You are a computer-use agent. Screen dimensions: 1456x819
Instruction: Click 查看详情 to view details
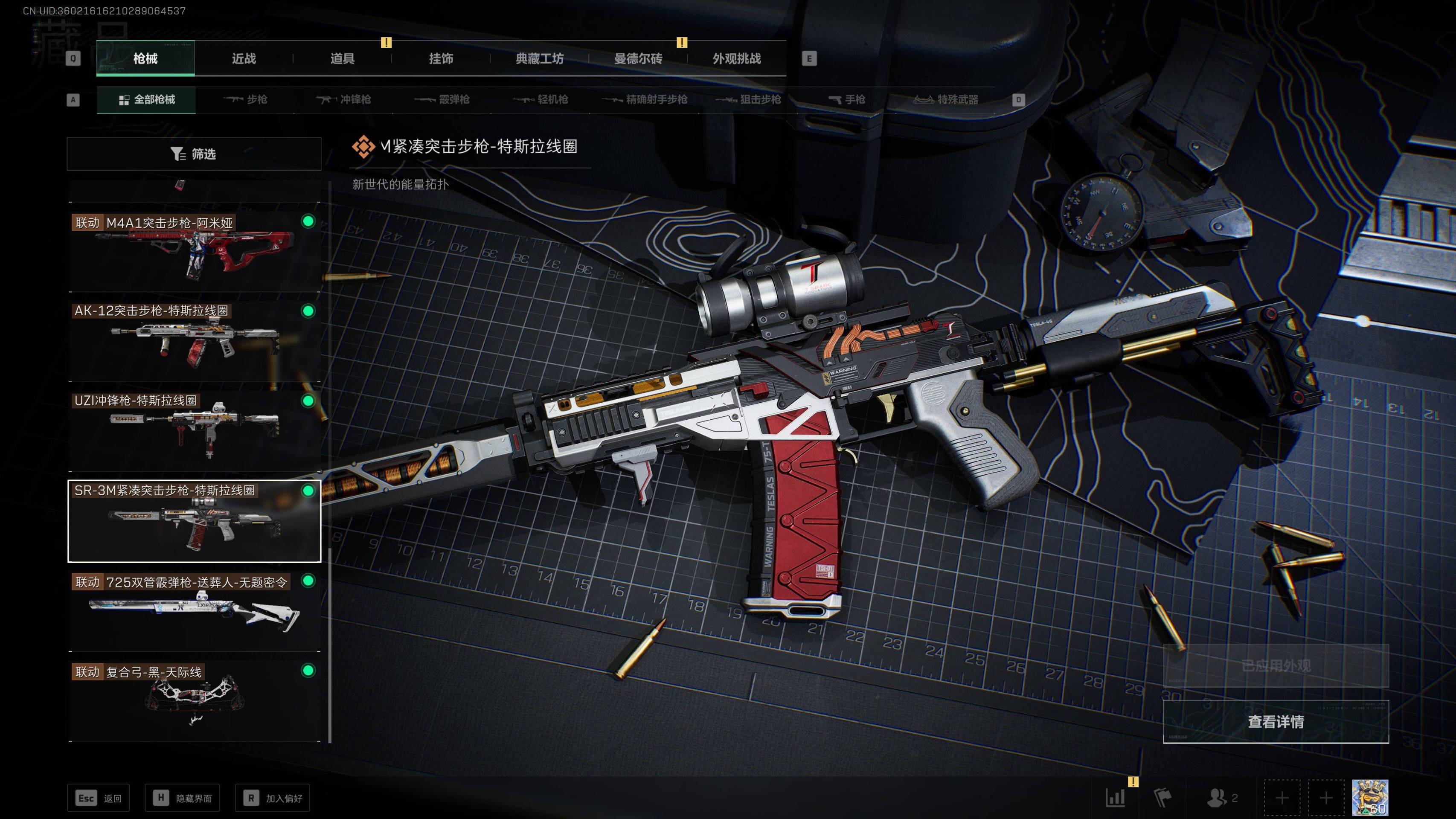pos(1275,722)
